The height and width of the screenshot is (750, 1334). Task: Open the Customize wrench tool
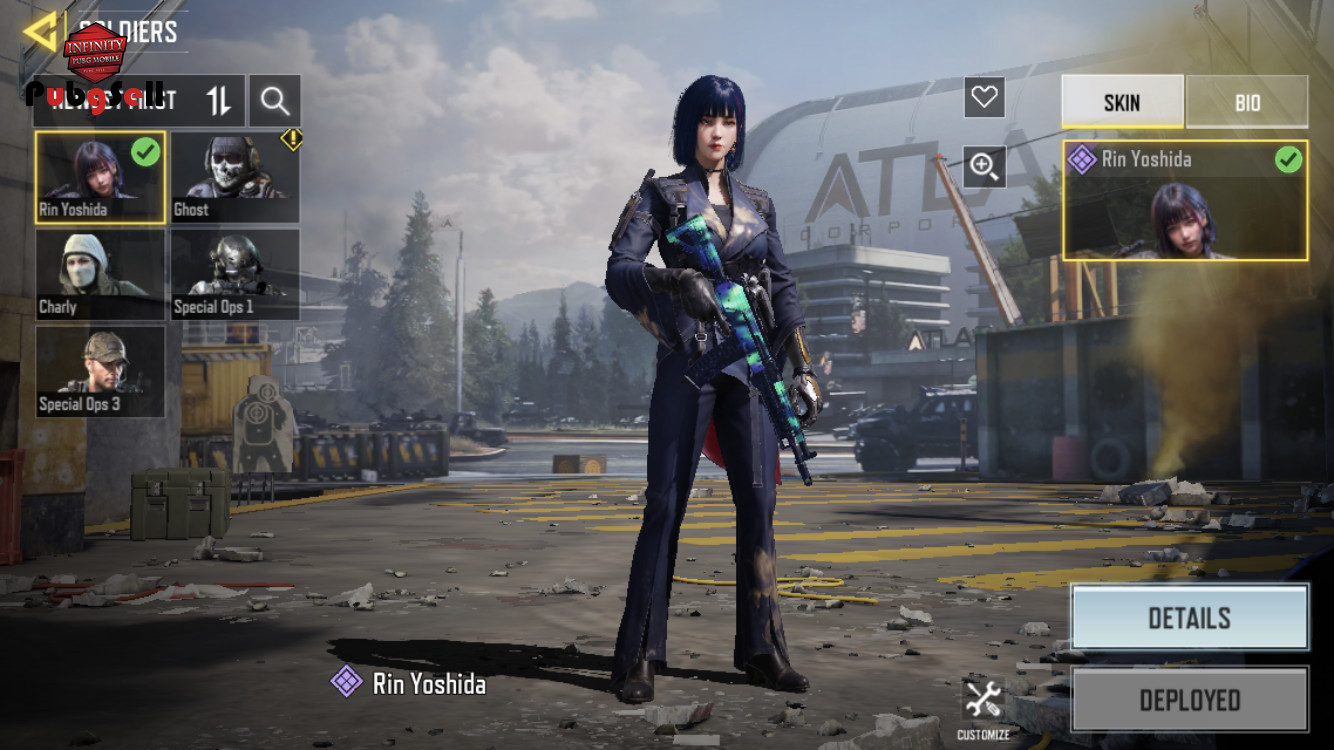pyautogui.click(x=983, y=702)
